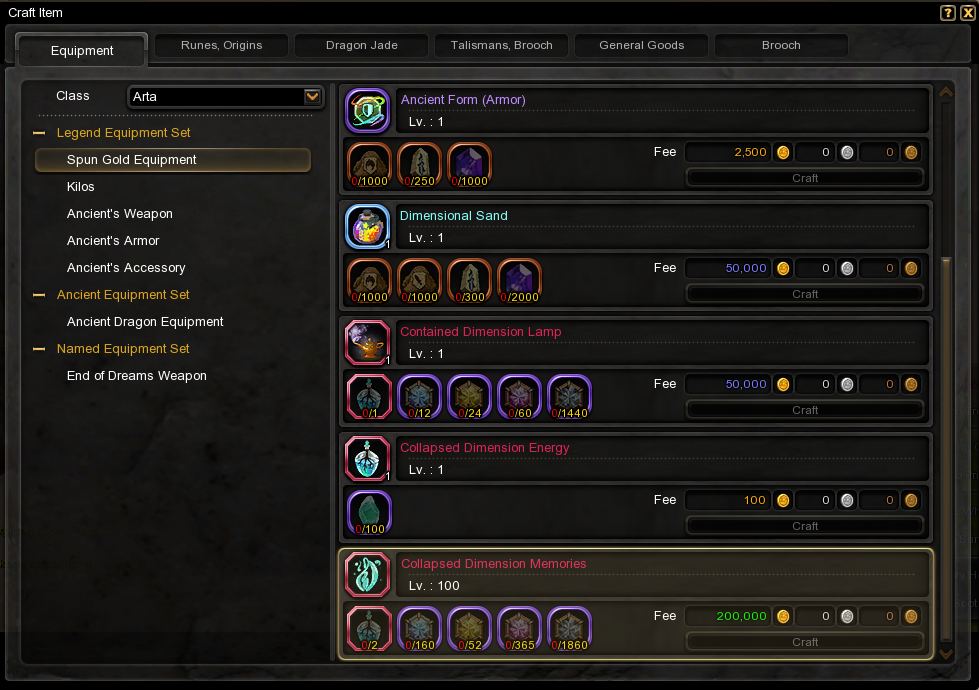The image size is (979, 690).
Task: Select End of Dreams Weapon entry
Action: (137, 376)
